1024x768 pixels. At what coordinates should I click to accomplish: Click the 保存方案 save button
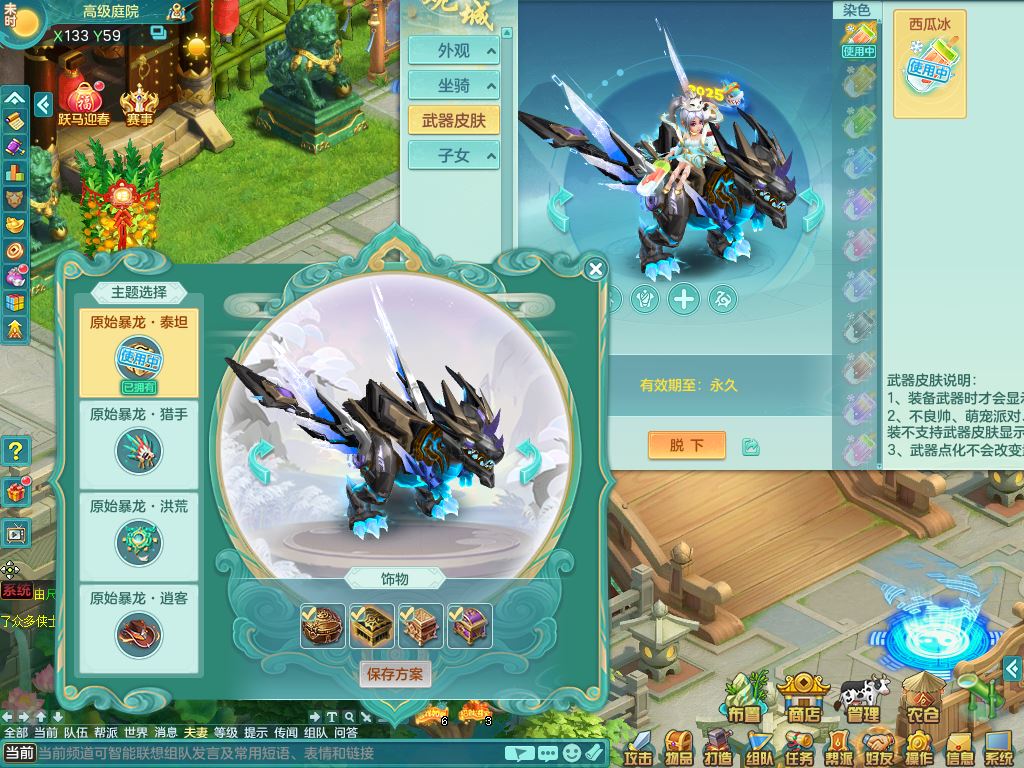pos(395,674)
